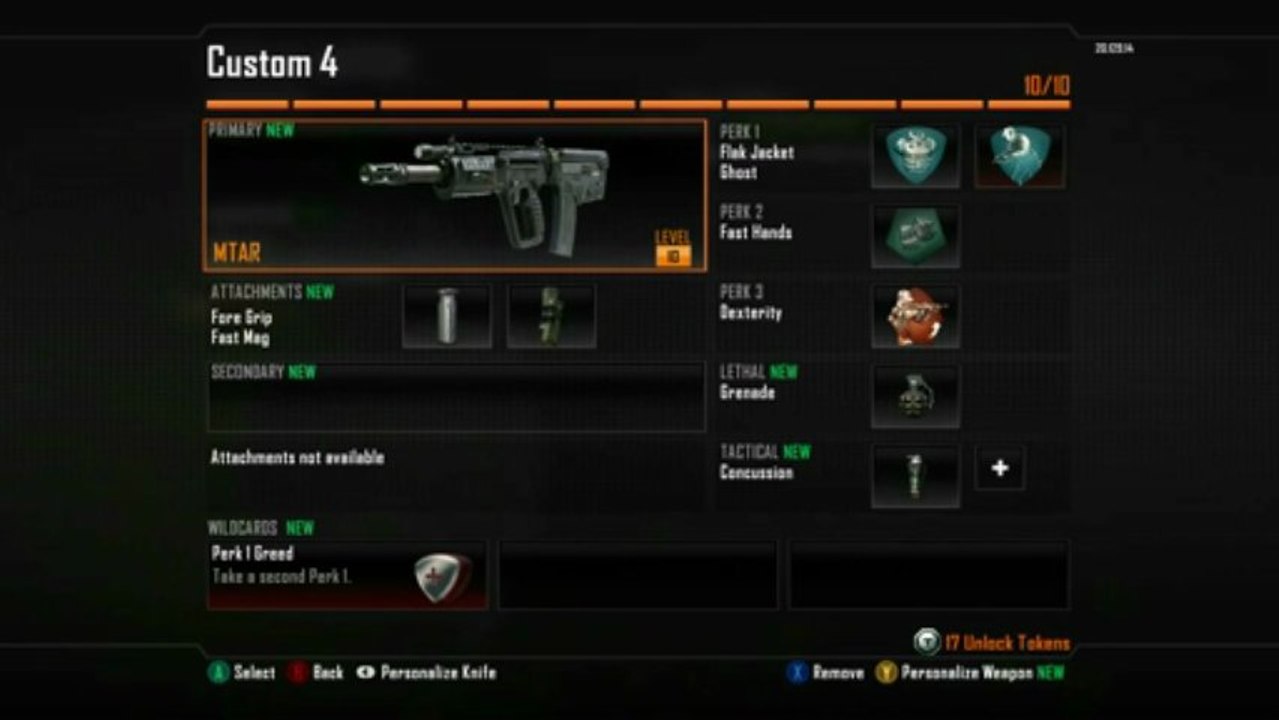Pick the Dexterity perk icon
The width and height of the screenshot is (1279, 720).
[x=915, y=316]
